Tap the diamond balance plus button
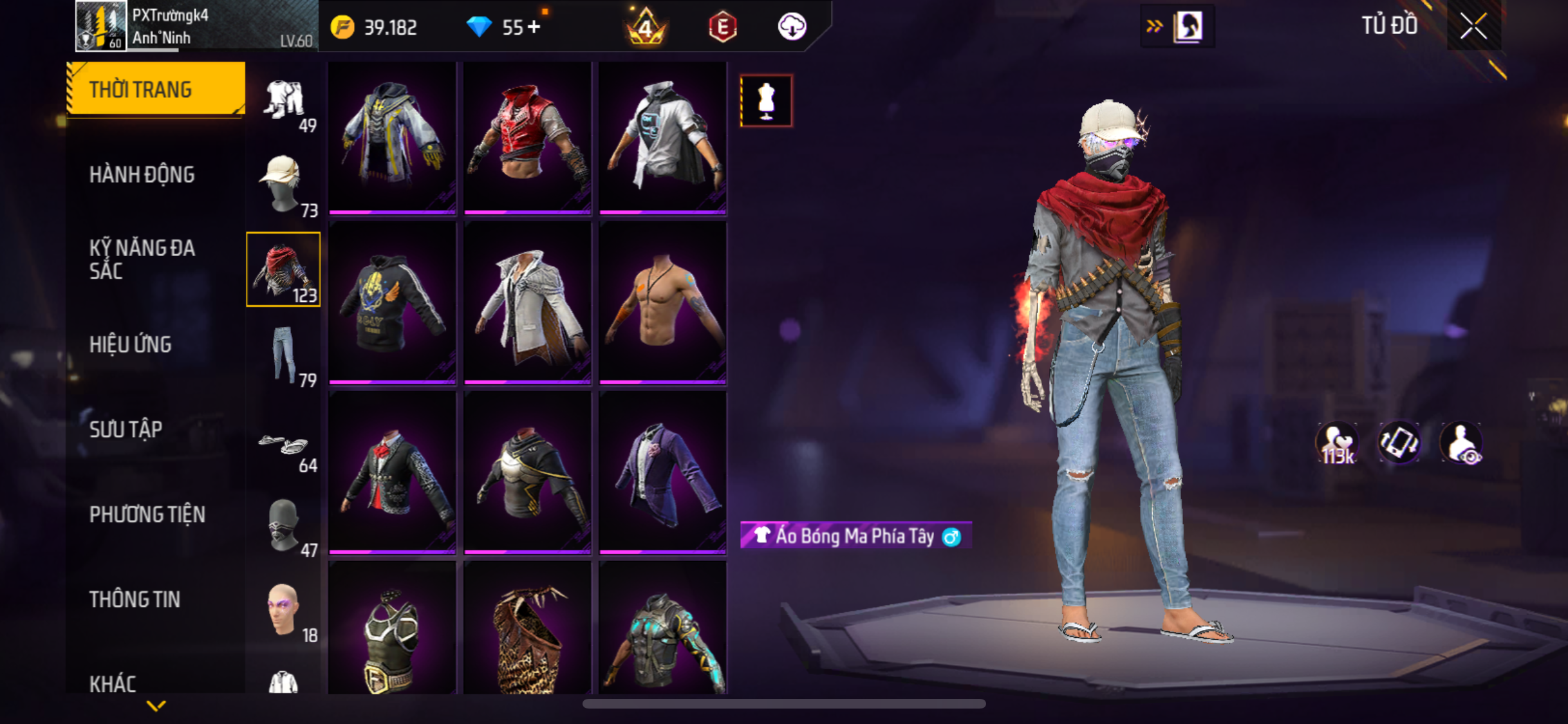The width and height of the screenshot is (1568, 724). pos(534,27)
